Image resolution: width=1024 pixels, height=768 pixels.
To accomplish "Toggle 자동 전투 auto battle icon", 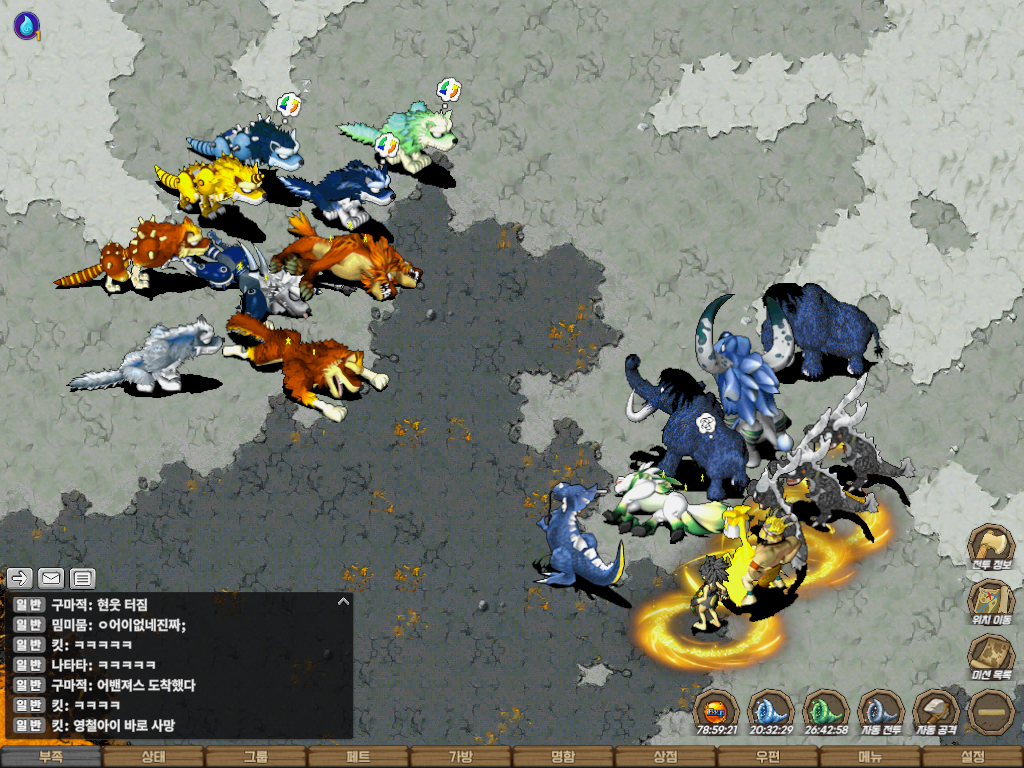I will [880, 712].
